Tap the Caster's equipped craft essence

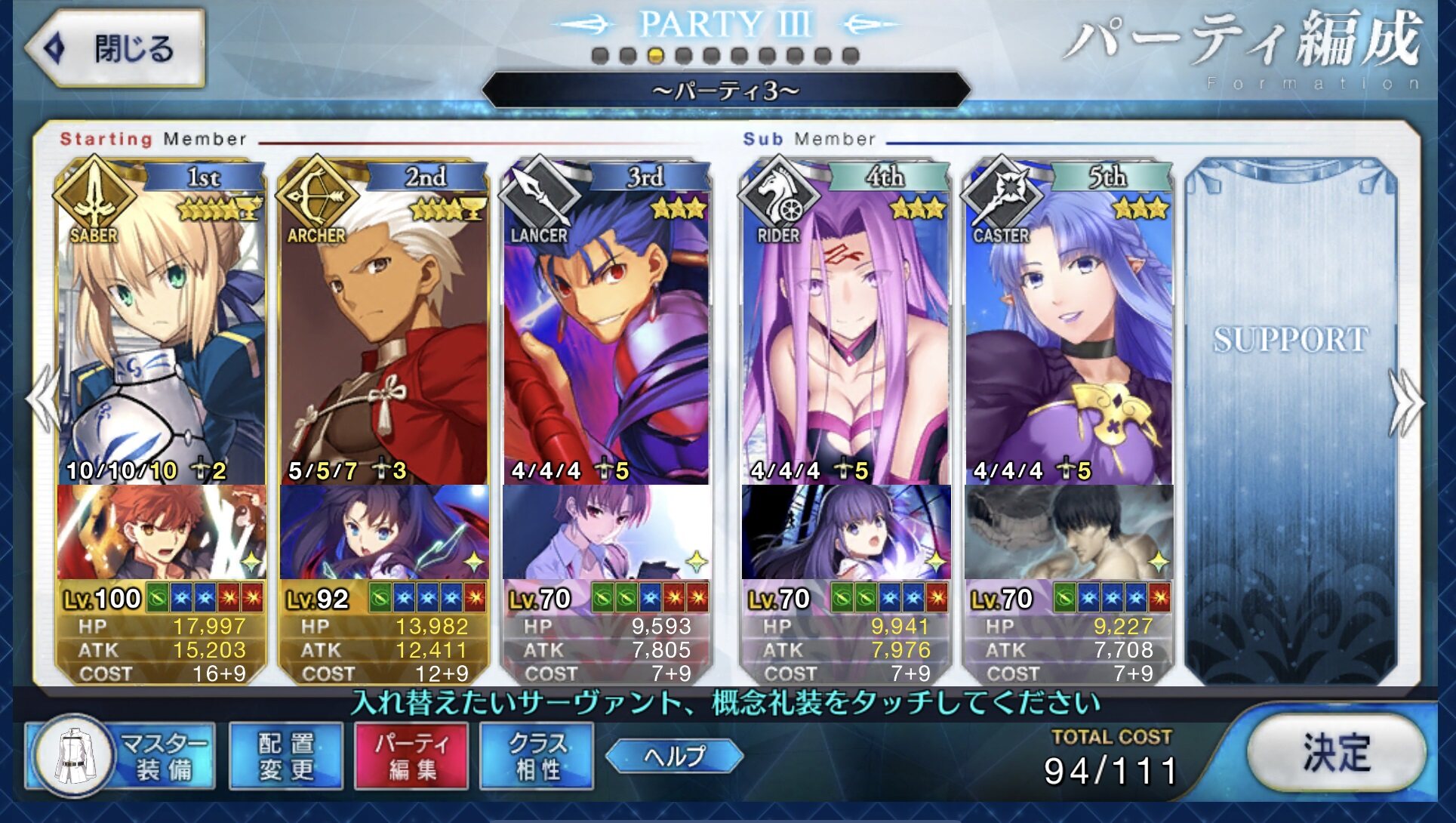point(1069,532)
